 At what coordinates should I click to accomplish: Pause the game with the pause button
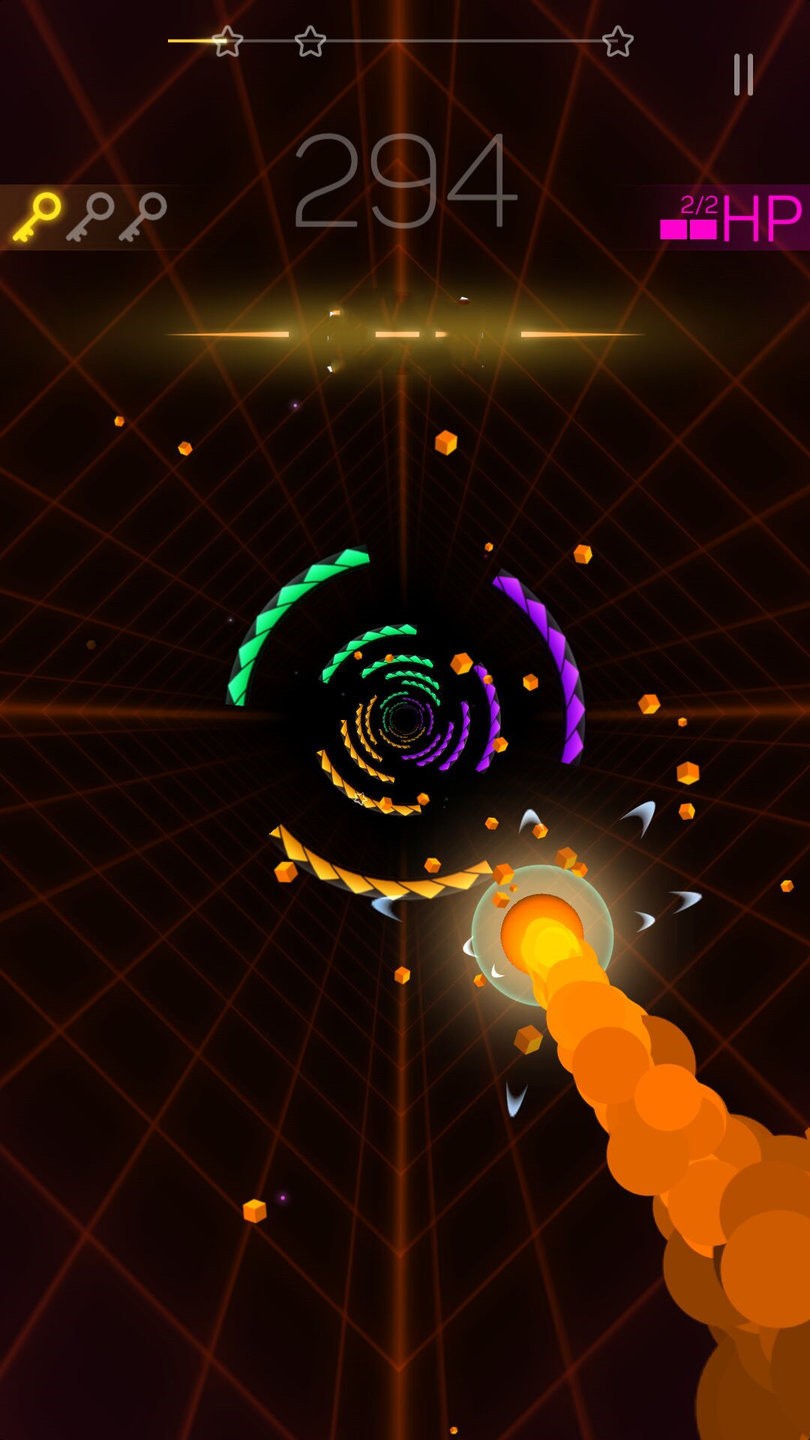pos(743,75)
